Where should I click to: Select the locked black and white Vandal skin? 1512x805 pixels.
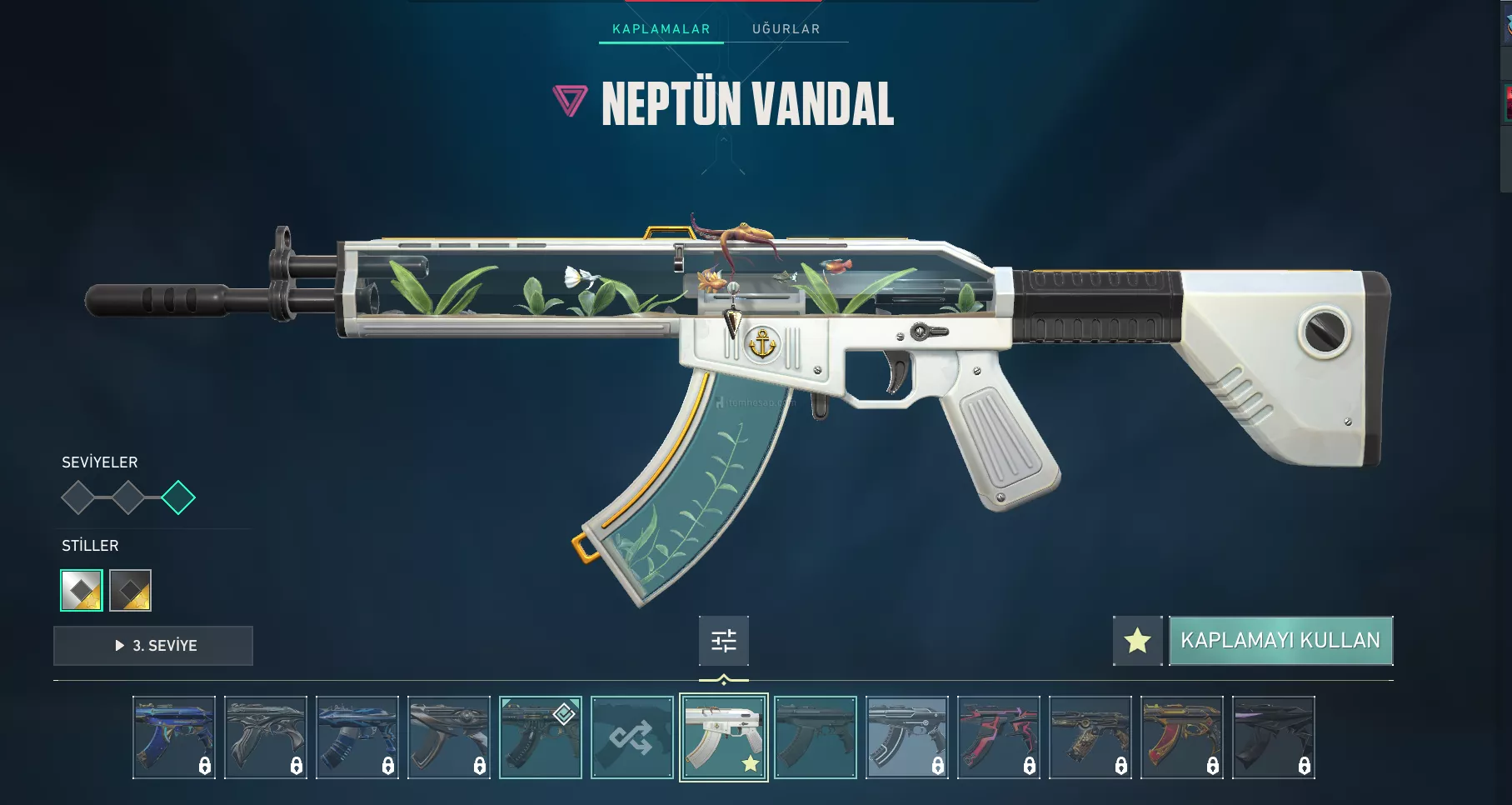[906, 737]
